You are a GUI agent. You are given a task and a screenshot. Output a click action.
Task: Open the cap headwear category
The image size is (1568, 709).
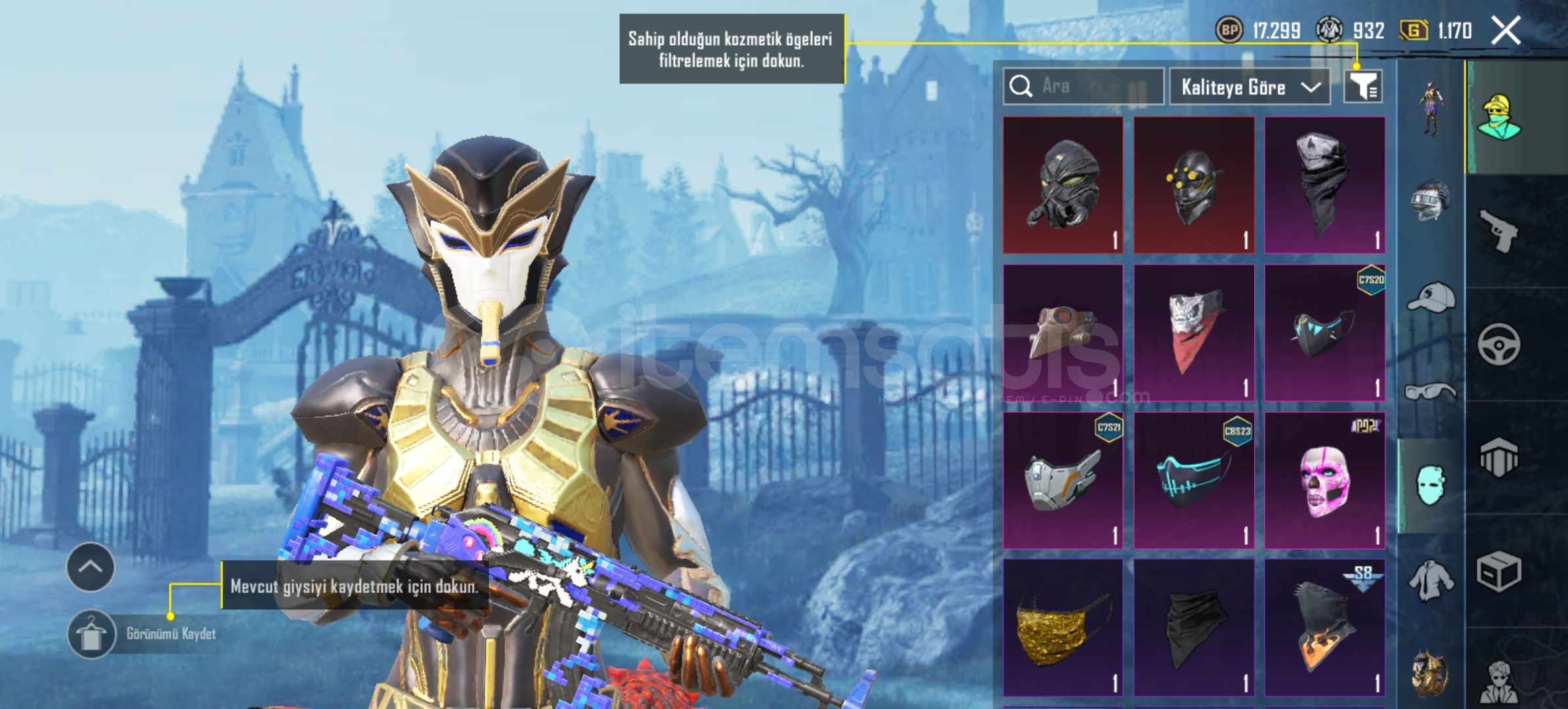1431,299
